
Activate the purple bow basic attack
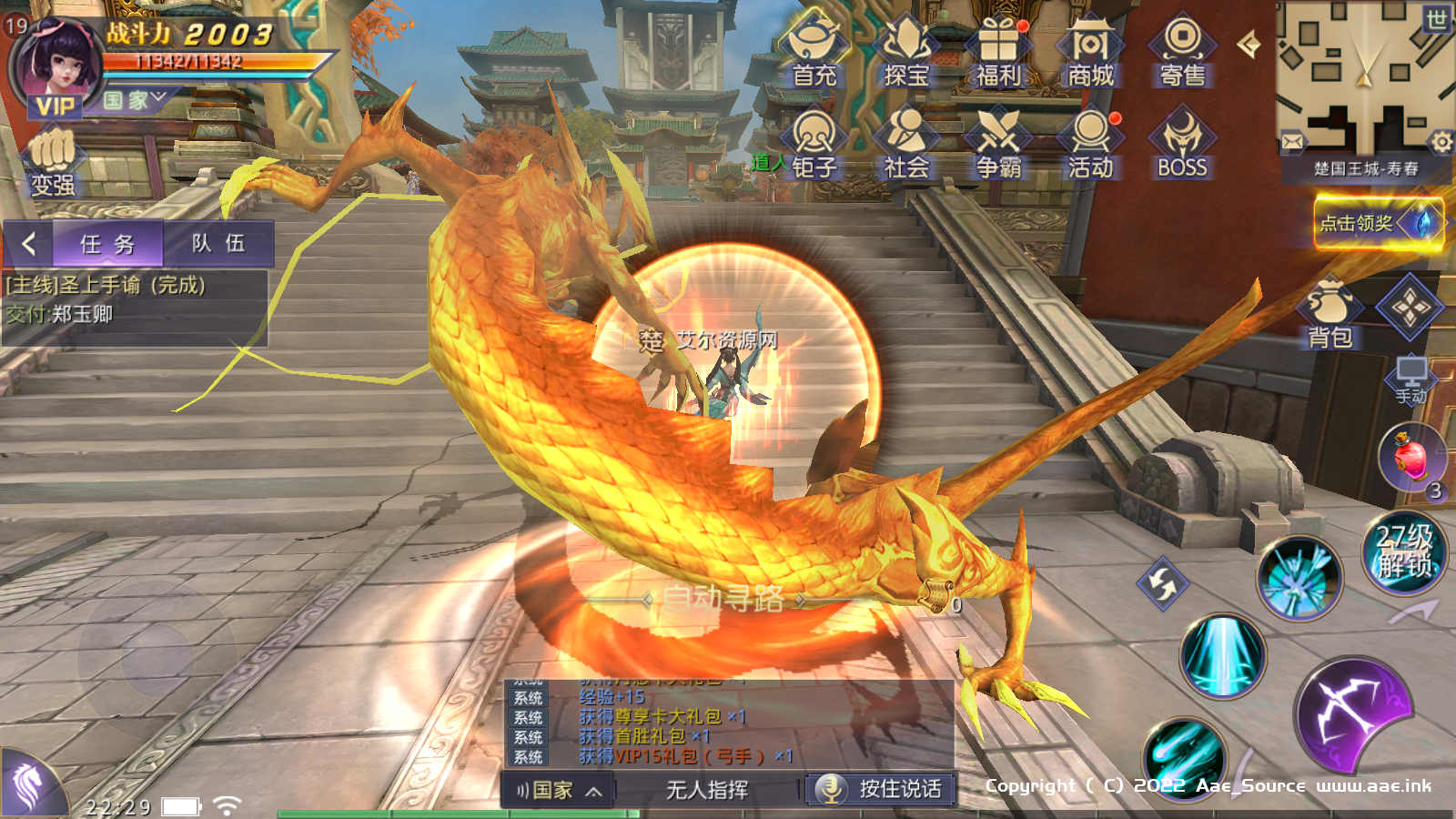point(1352,715)
